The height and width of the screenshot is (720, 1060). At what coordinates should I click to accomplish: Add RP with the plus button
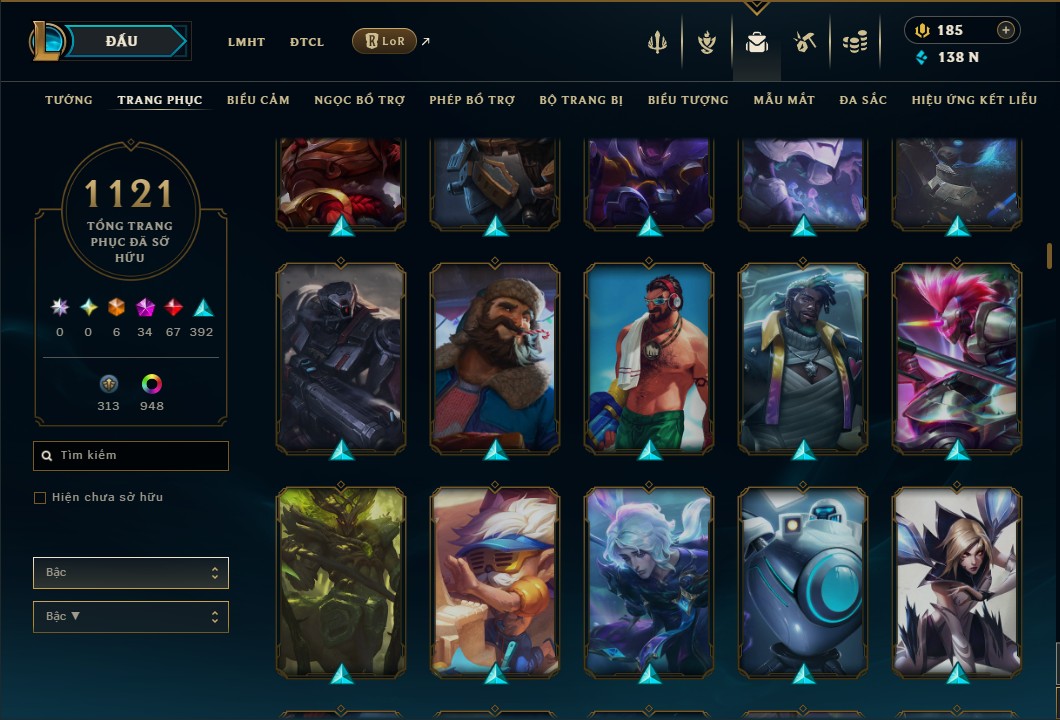pyautogui.click(x=1005, y=30)
